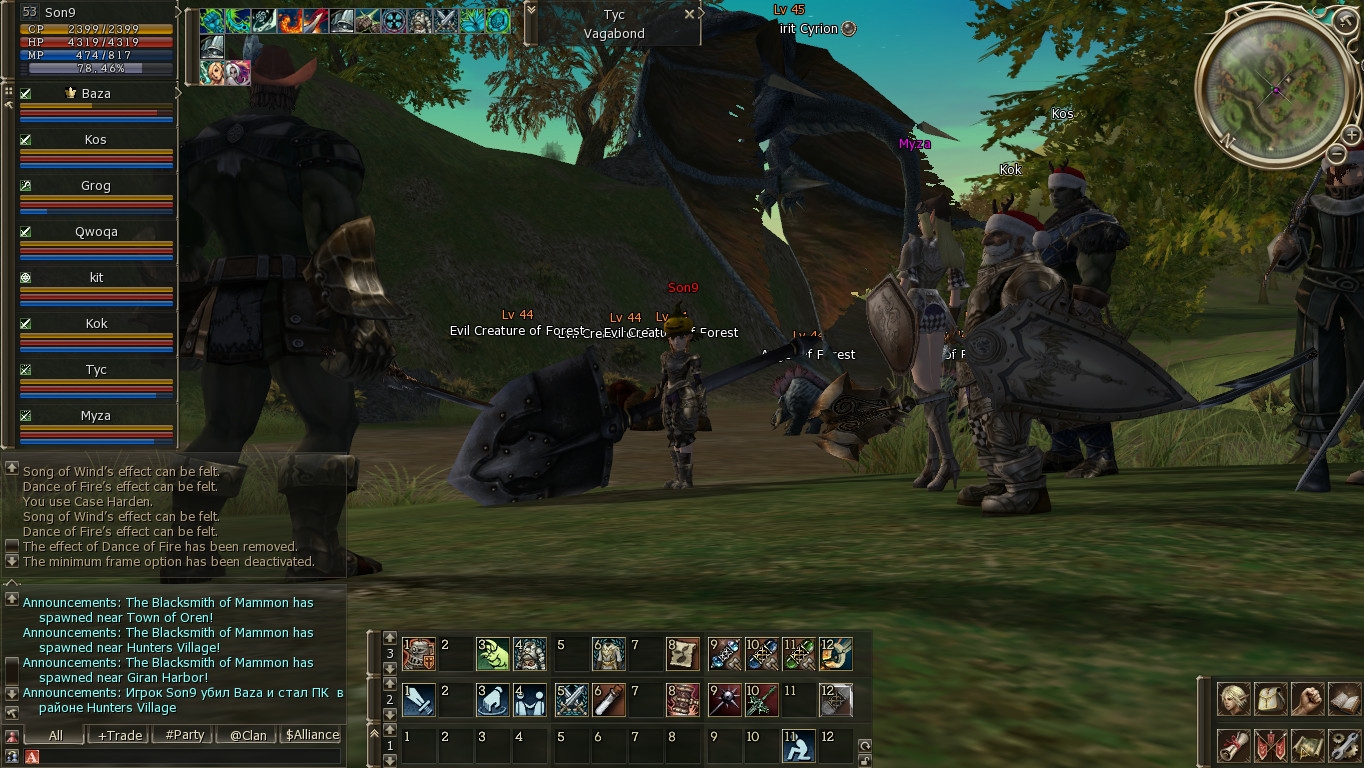Open the inventory bag icon
The image size is (1364, 768).
pos(1270,699)
